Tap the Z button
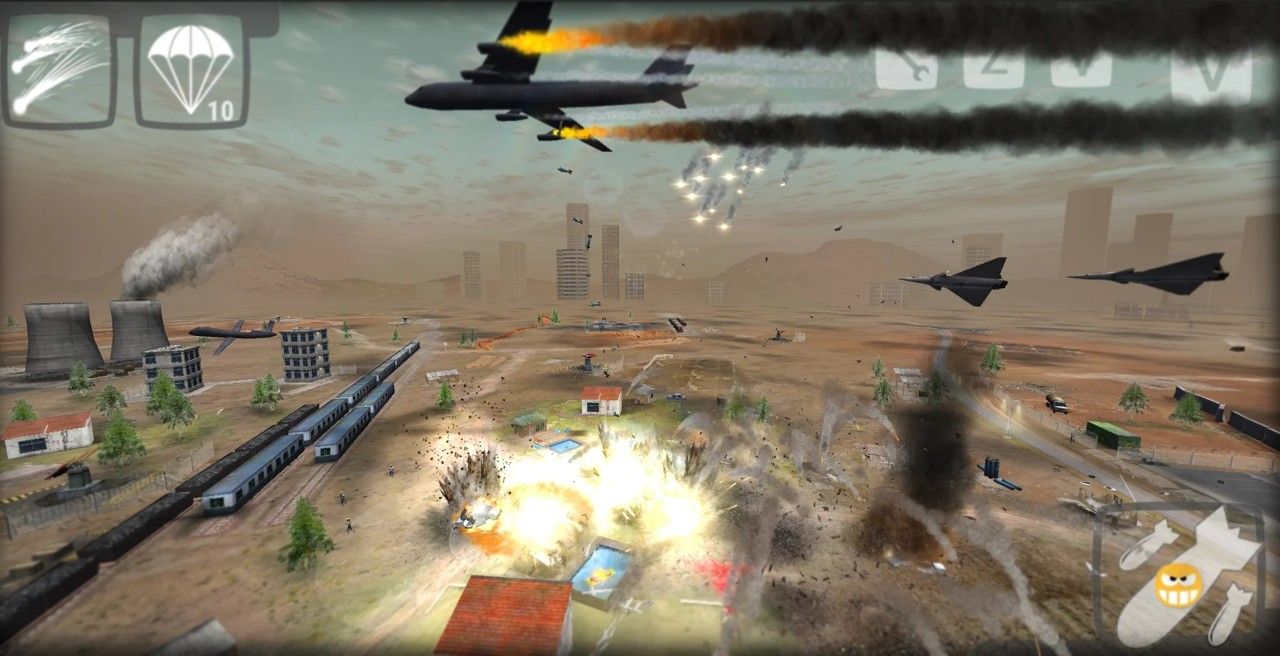Screen dimensions: 1280x656 click(993, 69)
